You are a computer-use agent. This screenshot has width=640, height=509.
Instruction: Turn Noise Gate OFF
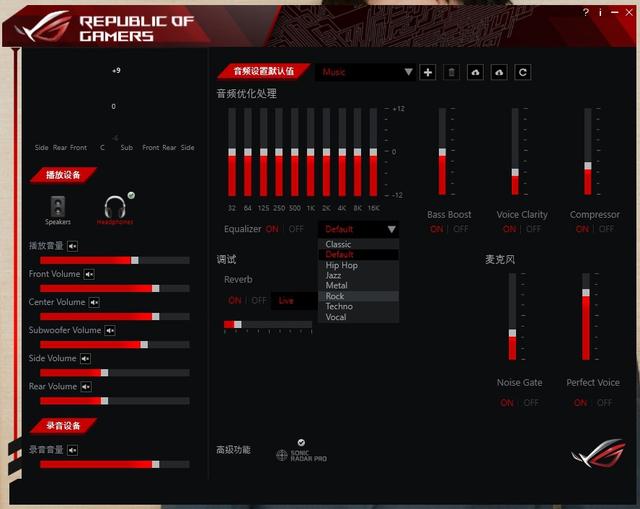tap(531, 403)
